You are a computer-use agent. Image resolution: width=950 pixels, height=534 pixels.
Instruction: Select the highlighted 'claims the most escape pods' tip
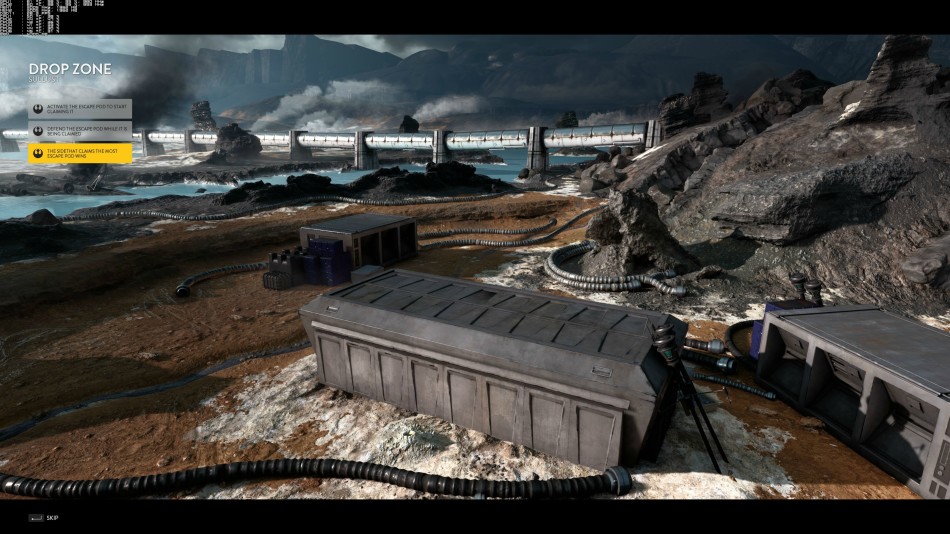point(80,153)
